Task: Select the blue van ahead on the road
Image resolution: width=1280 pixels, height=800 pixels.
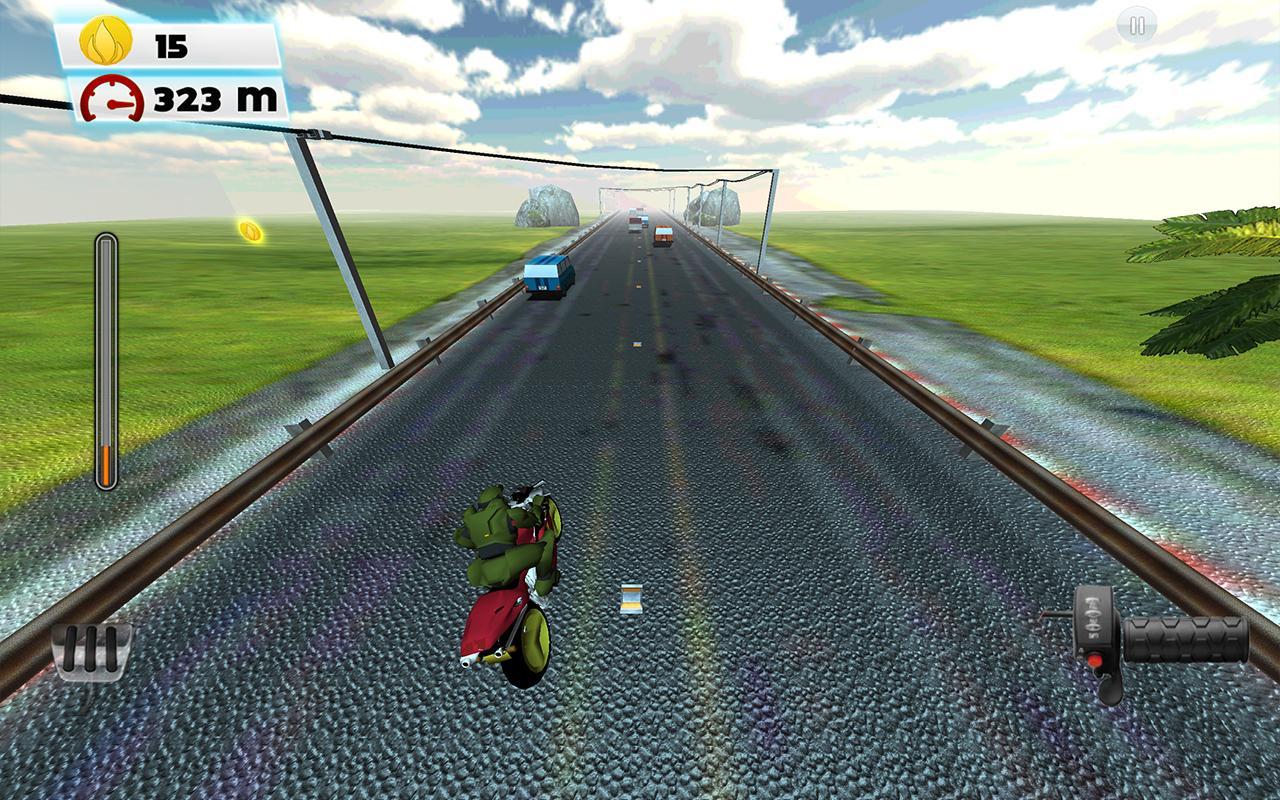Action: (548, 275)
